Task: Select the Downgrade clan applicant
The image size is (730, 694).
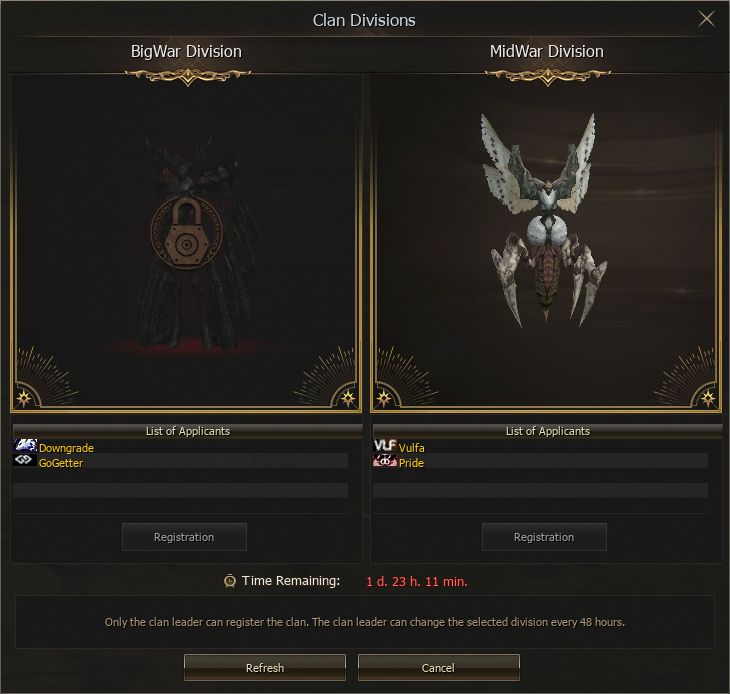Action: point(66,448)
